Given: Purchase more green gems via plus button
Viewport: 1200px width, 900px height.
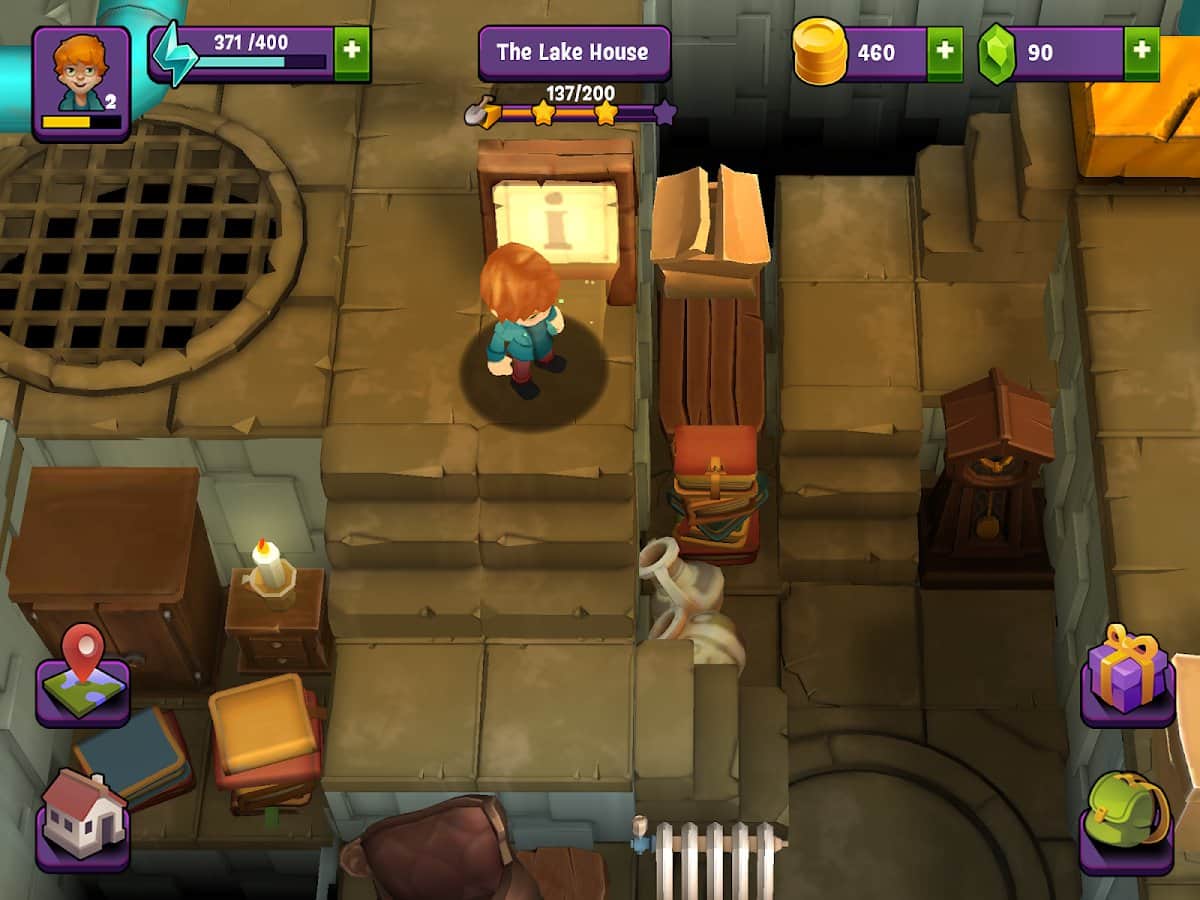Looking at the screenshot, I should (1141, 53).
